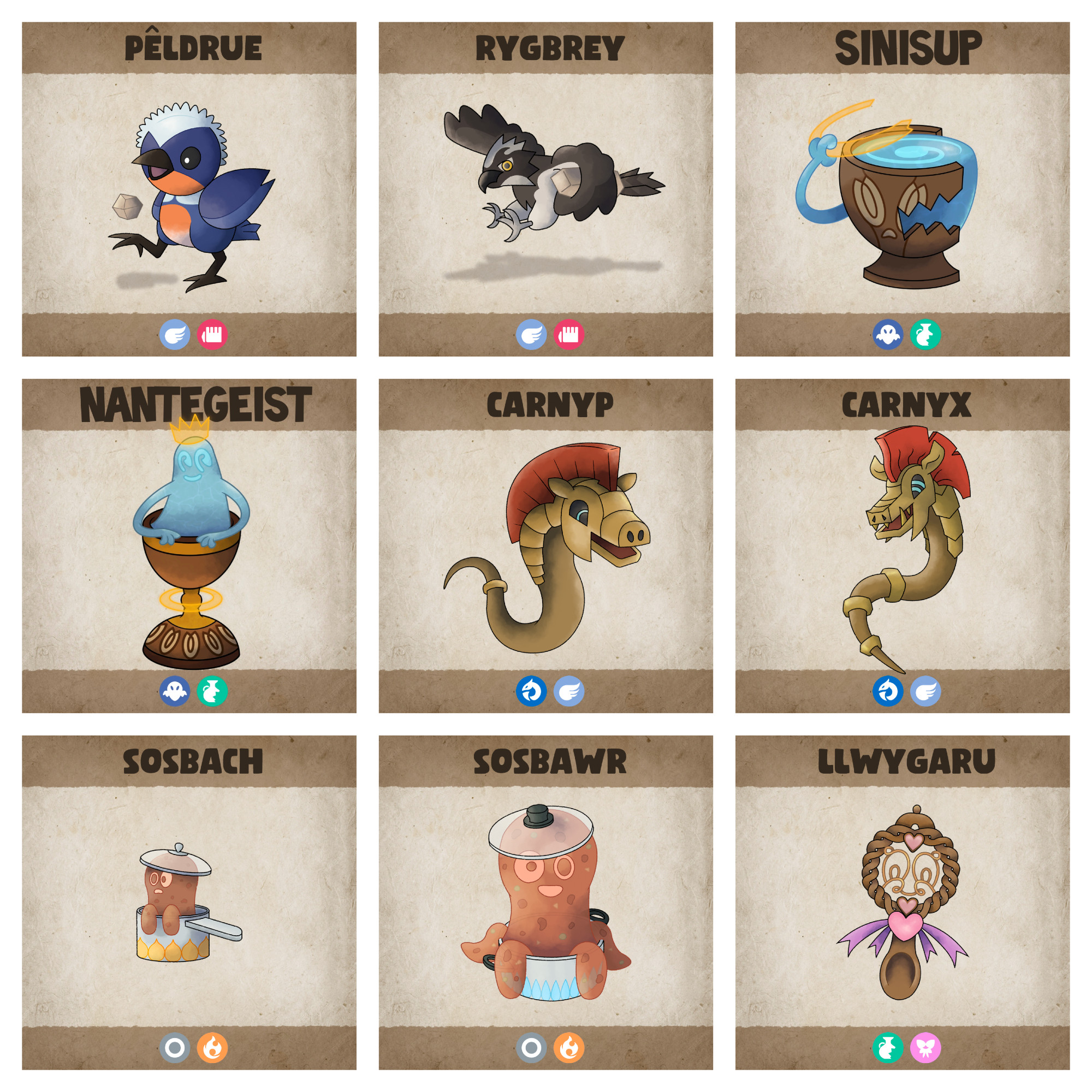Click Sosbach's grey ring type icon
The height and width of the screenshot is (1092, 1092).
175,1048
